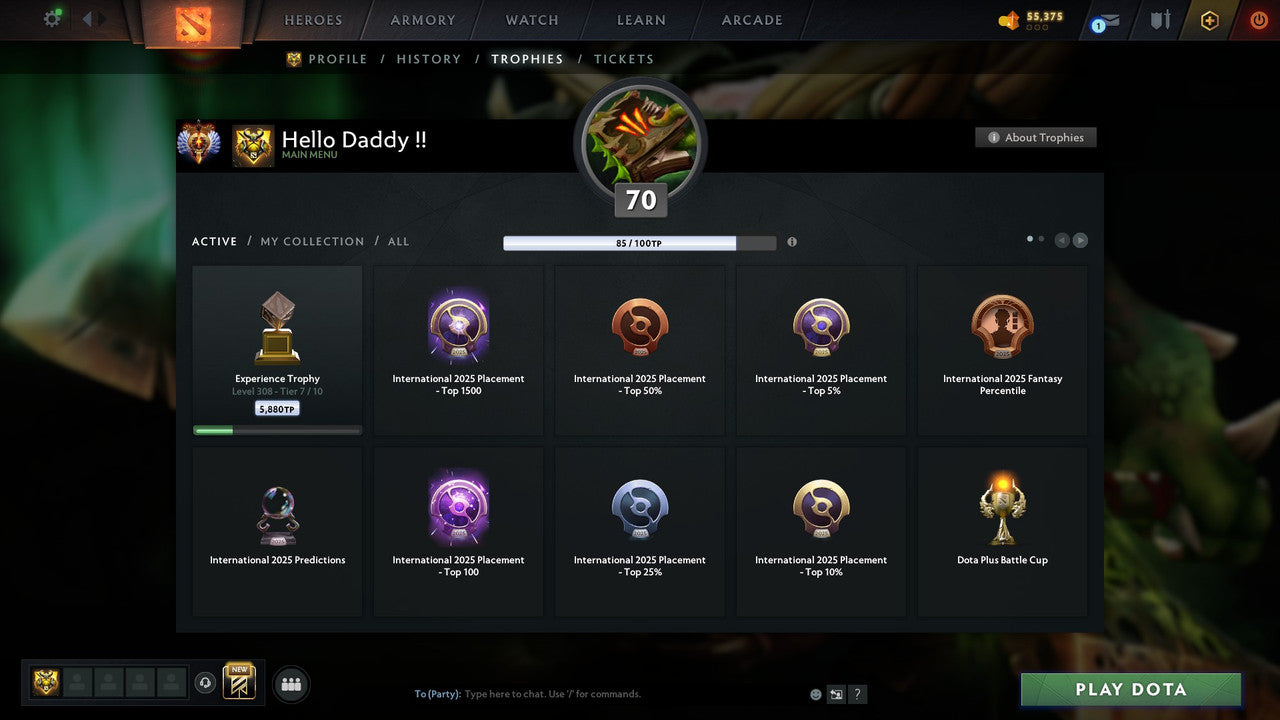This screenshot has width=1280, height=720.
Task: Click the left pagination arrow
Action: [x=1062, y=240]
